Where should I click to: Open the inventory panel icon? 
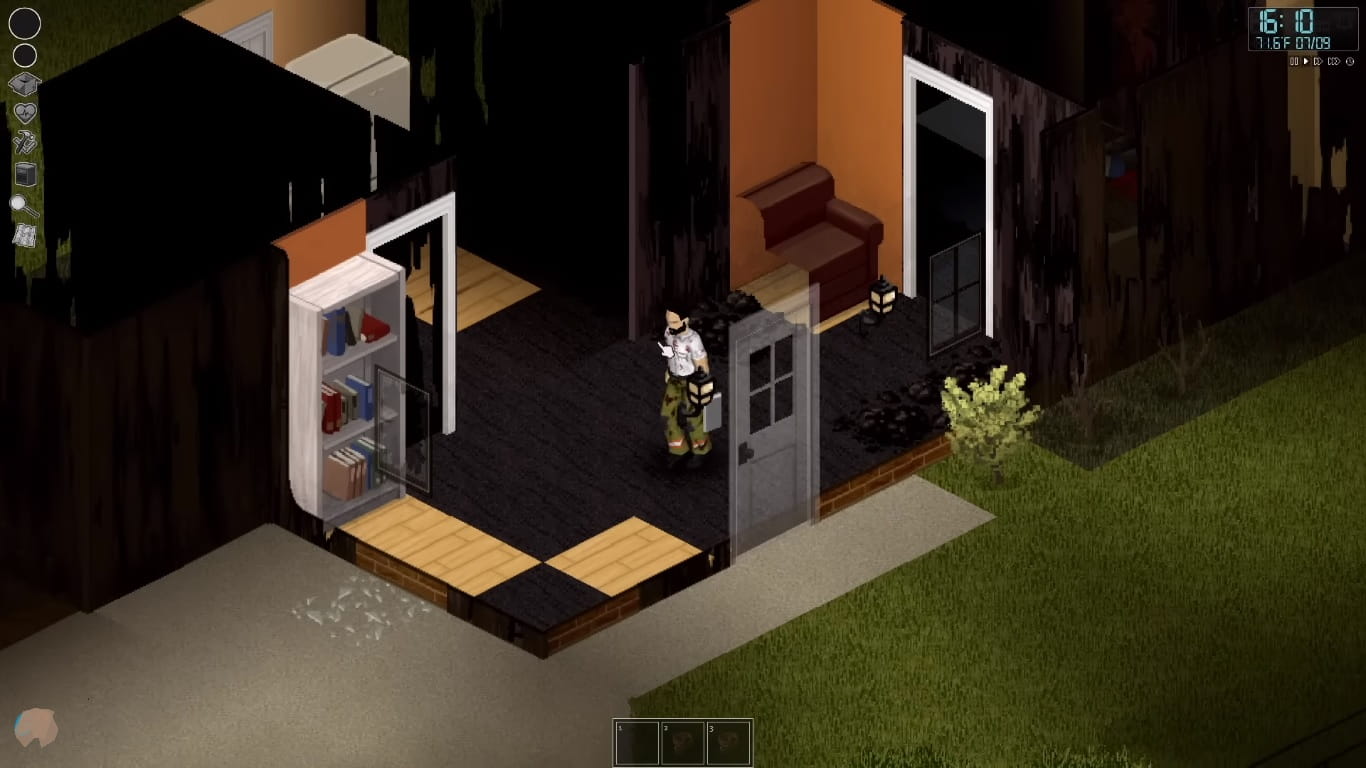[x=25, y=22]
